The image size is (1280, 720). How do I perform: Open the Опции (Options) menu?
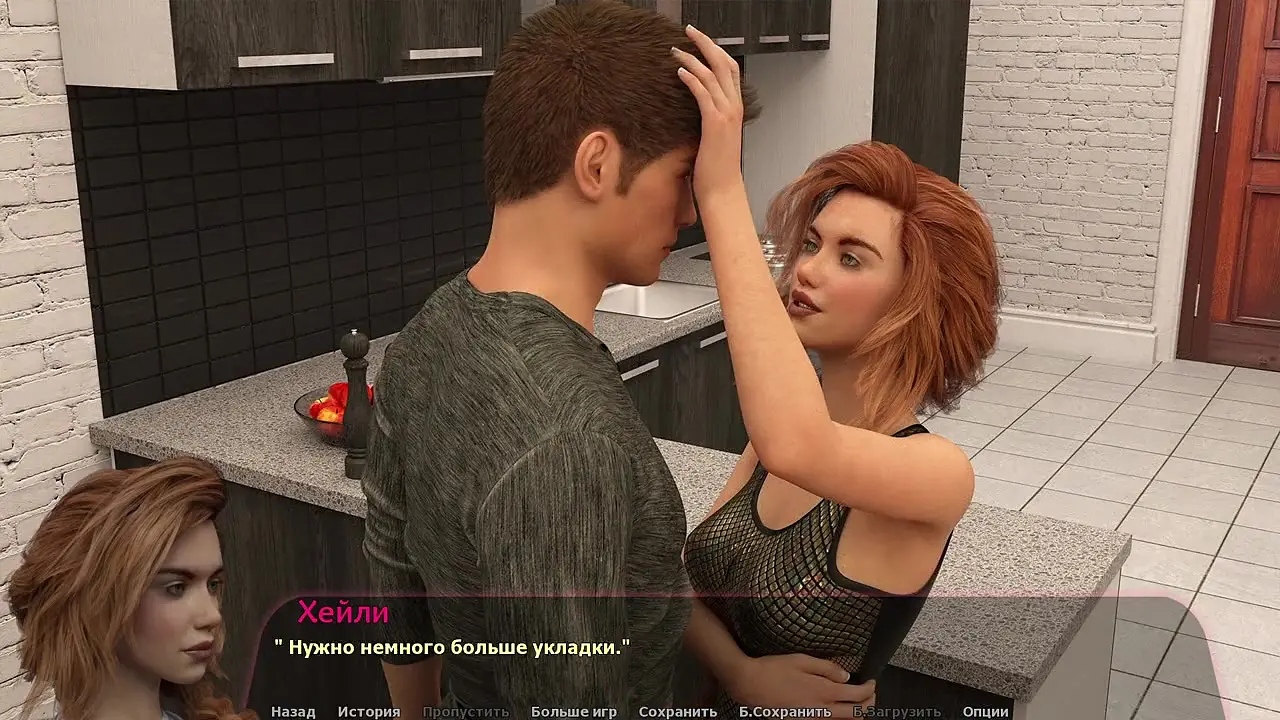[985, 712]
